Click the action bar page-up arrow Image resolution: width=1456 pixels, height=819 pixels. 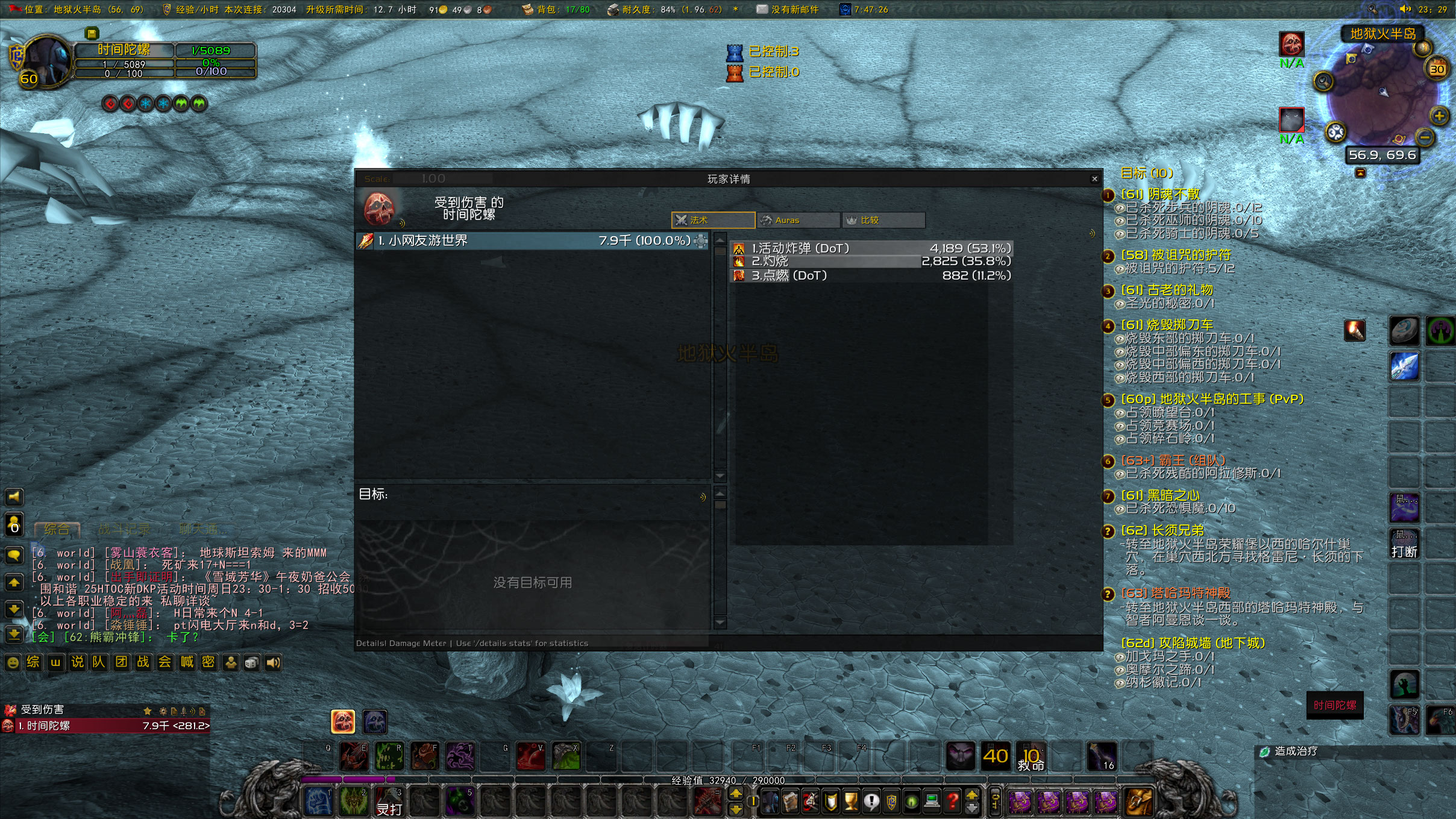tap(971, 795)
